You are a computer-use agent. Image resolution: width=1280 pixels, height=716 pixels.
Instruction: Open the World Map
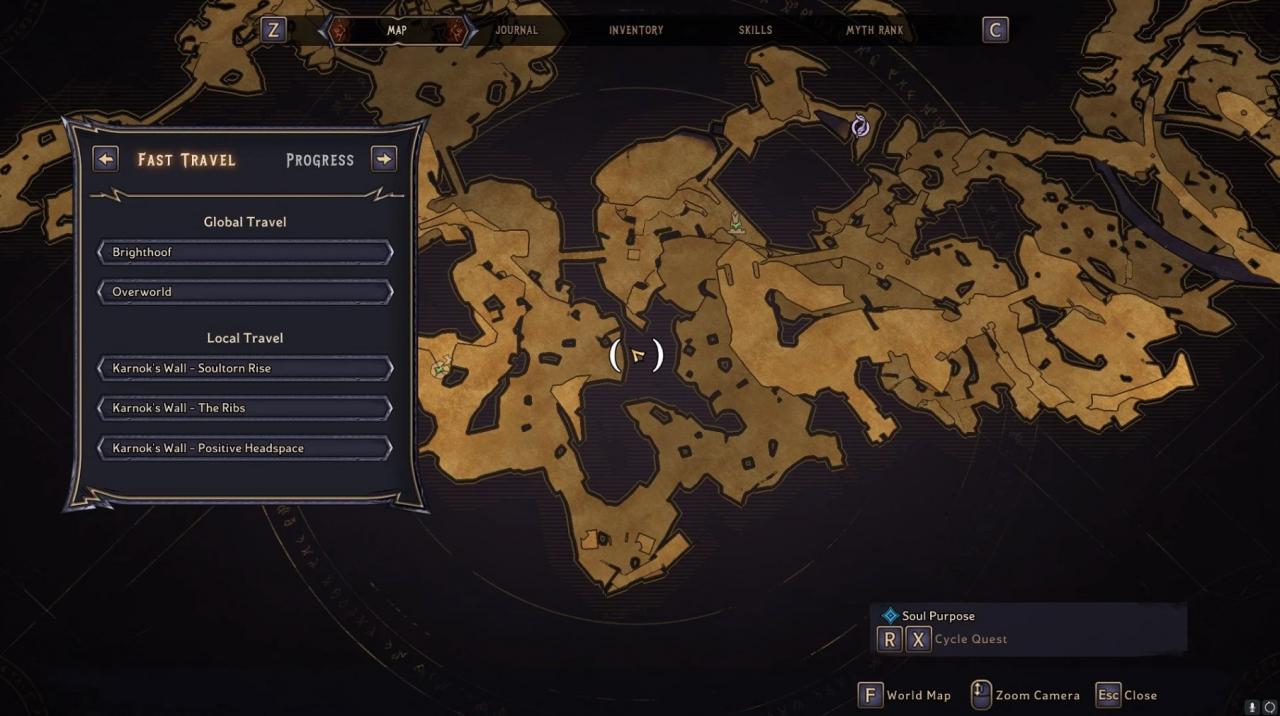pyautogui.click(x=904, y=695)
